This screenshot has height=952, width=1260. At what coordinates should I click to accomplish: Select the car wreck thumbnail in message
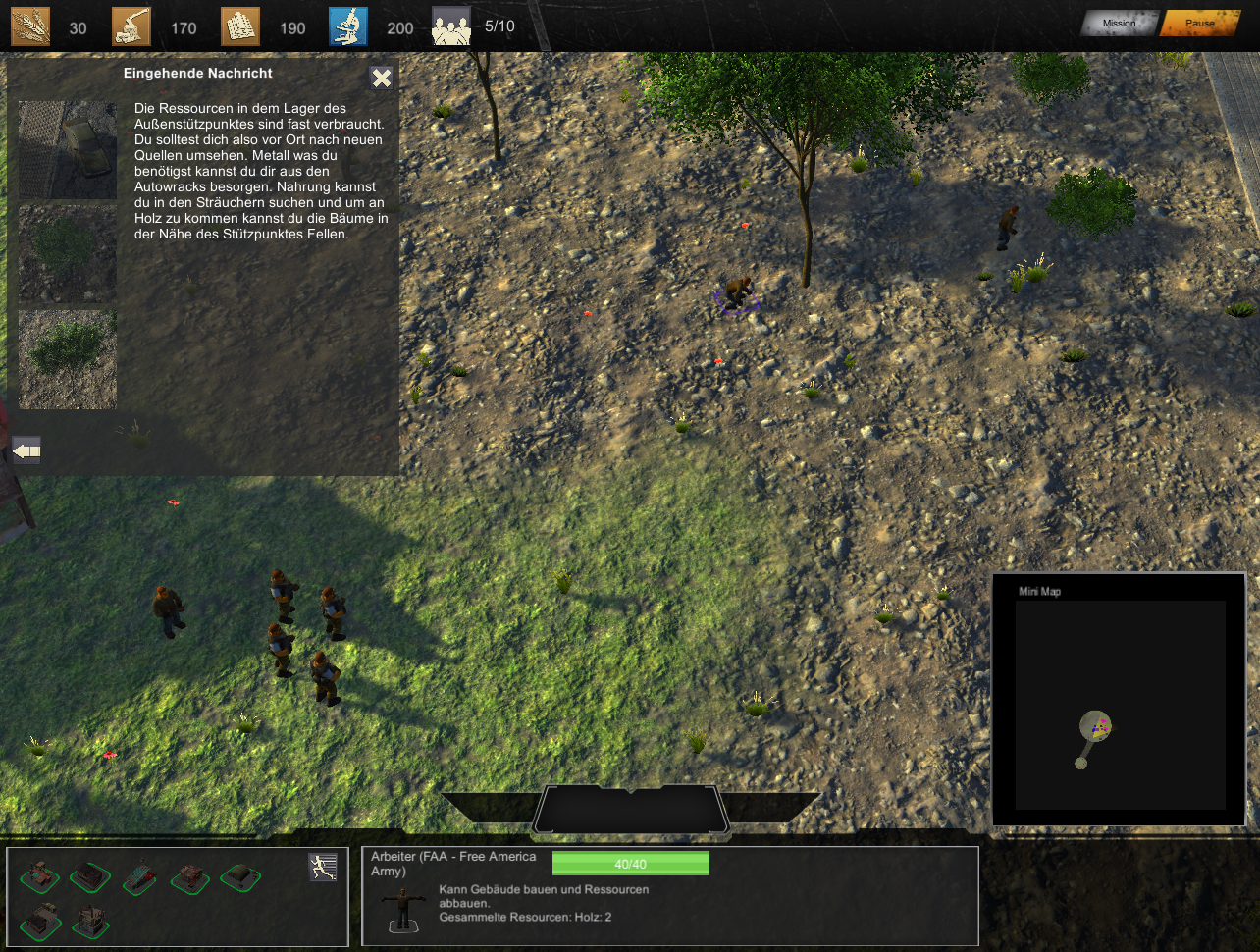(68, 150)
